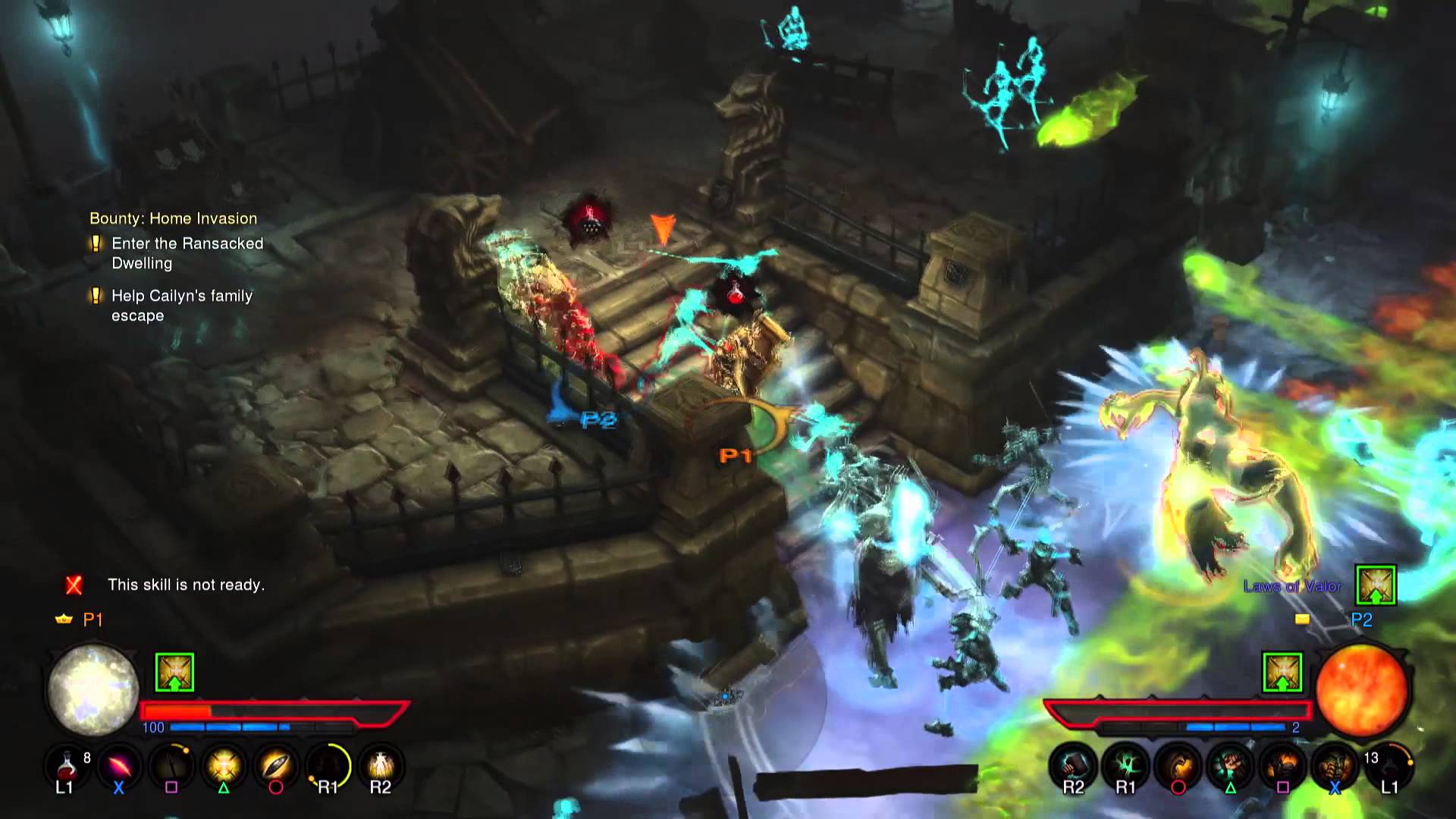
Task: Activate P1's pink slash skill
Action: pos(119,764)
